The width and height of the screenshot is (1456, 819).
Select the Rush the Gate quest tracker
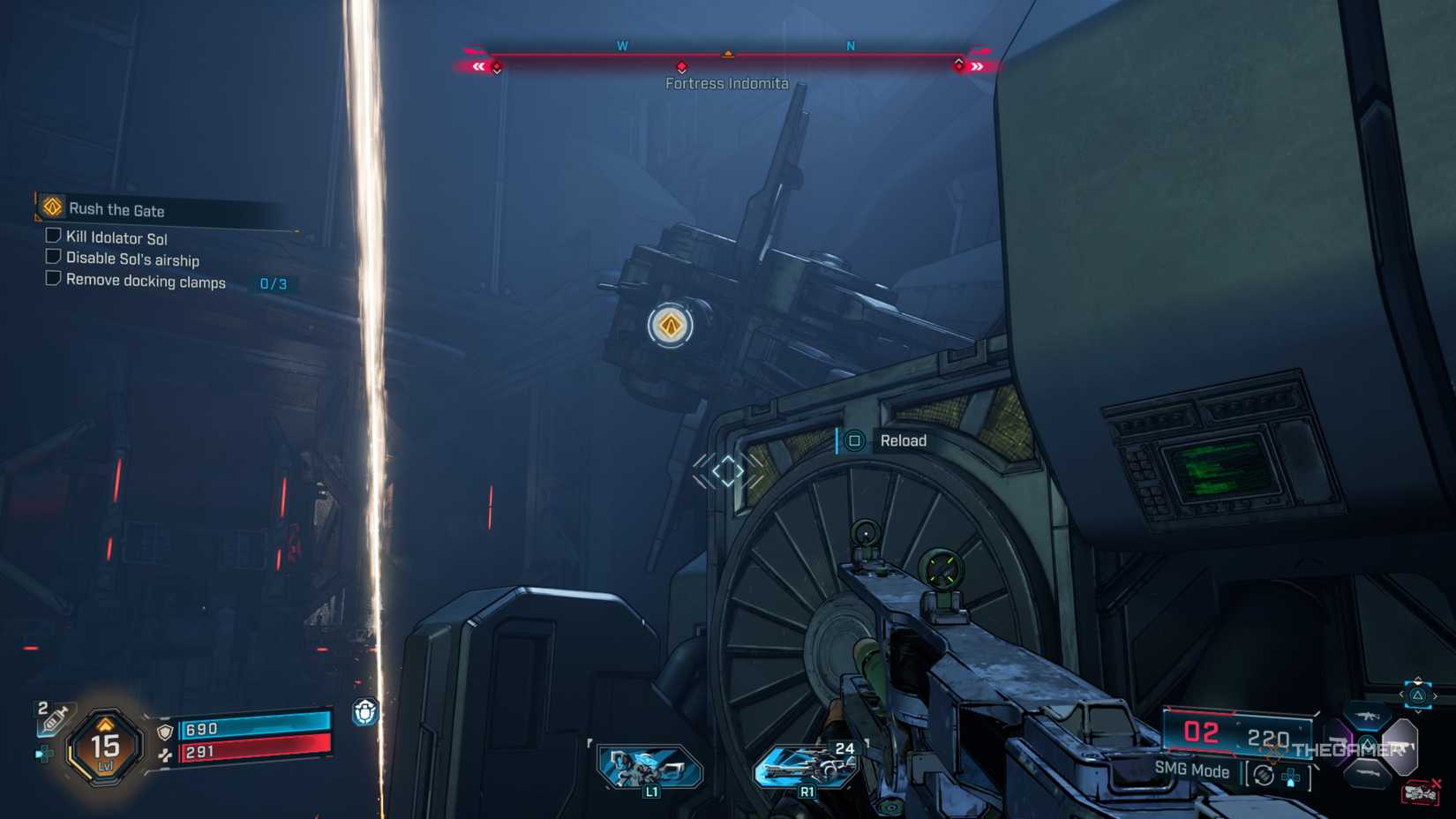tap(116, 210)
